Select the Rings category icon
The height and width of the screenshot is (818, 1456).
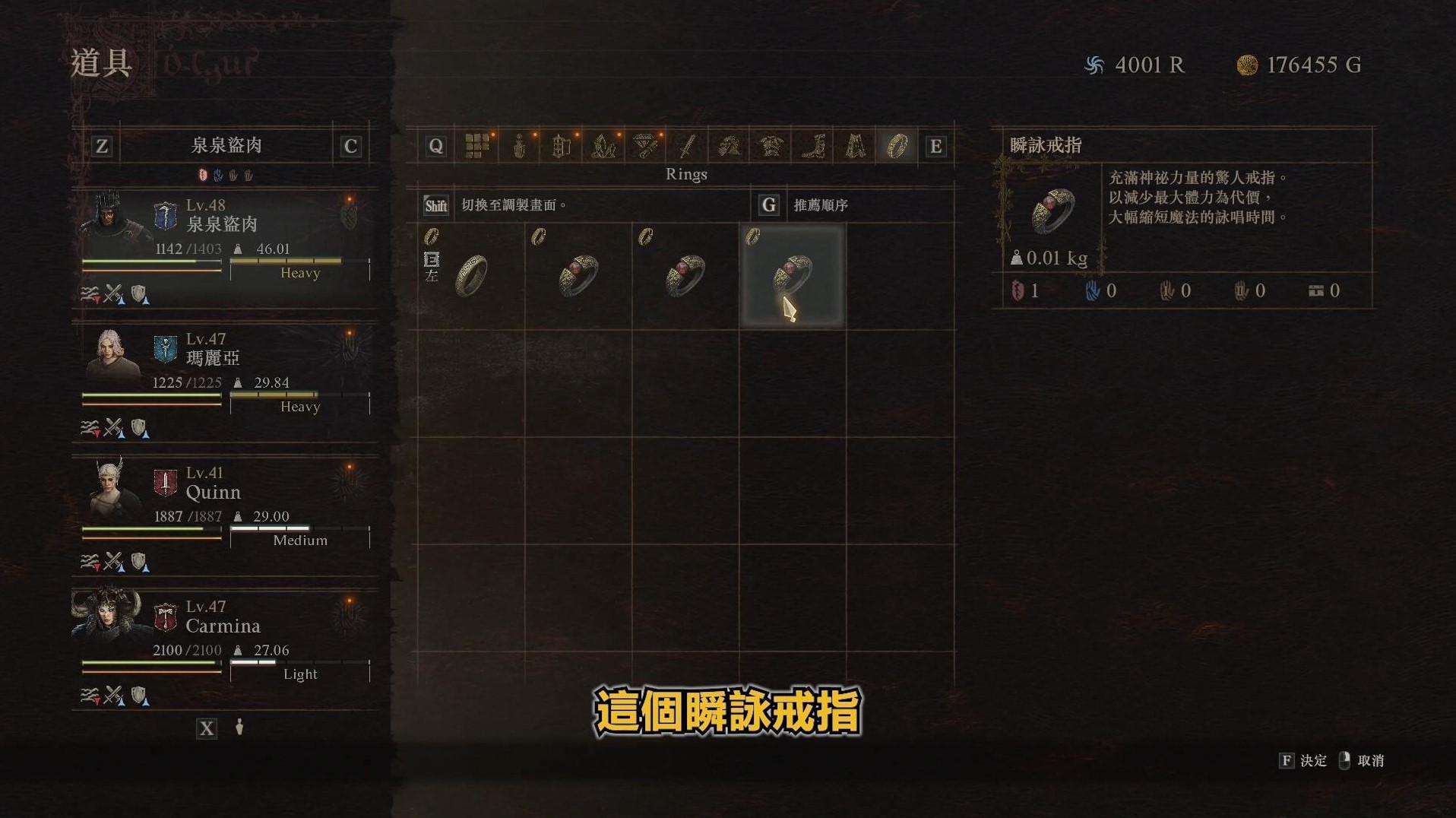[898, 145]
